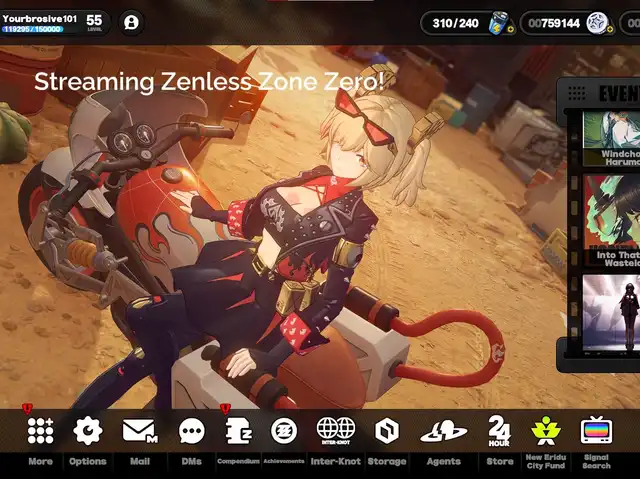The height and width of the screenshot is (479, 640).
Task: Visit the 24 Hour Store
Action: click(499, 431)
